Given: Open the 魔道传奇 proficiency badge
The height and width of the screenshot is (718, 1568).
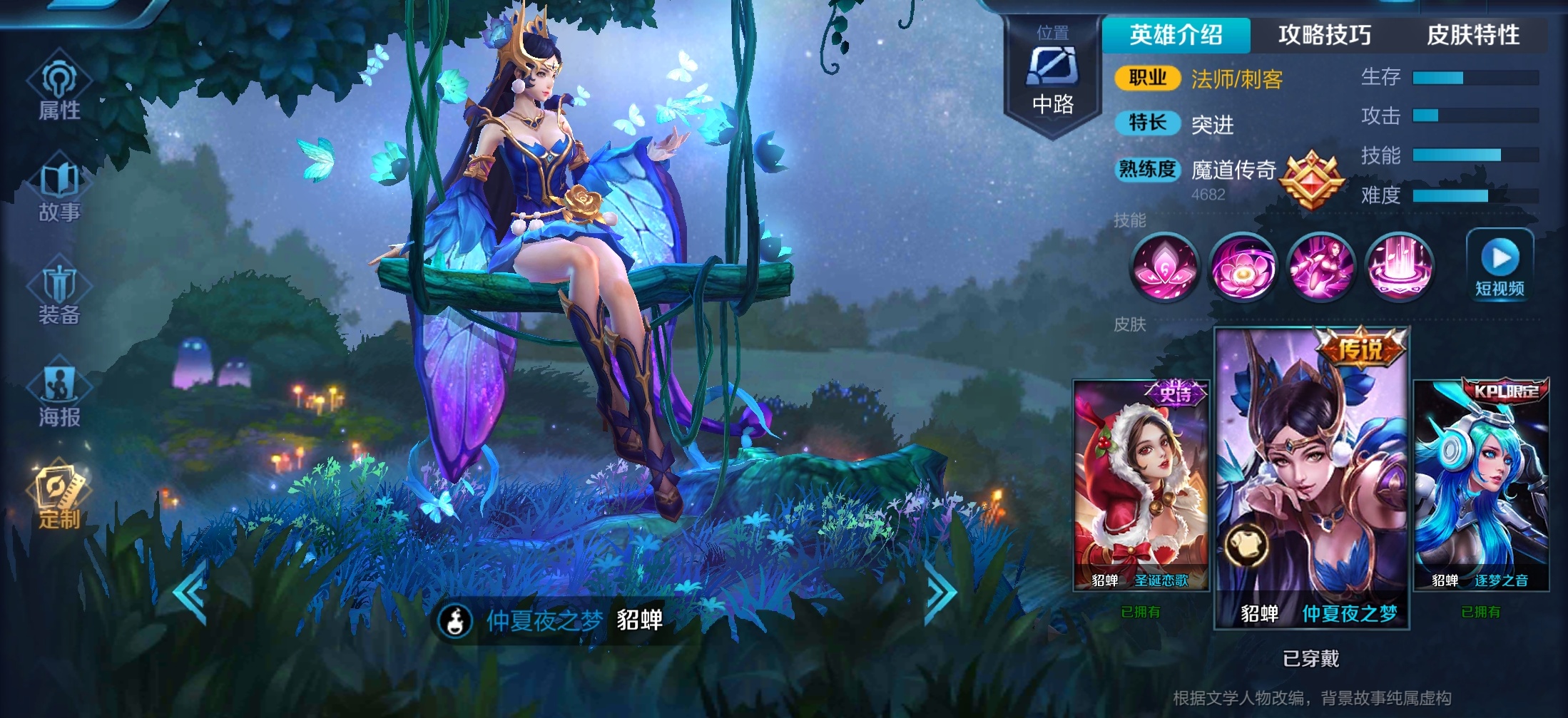Looking at the screenshot, I should (x=1311, y=179).
